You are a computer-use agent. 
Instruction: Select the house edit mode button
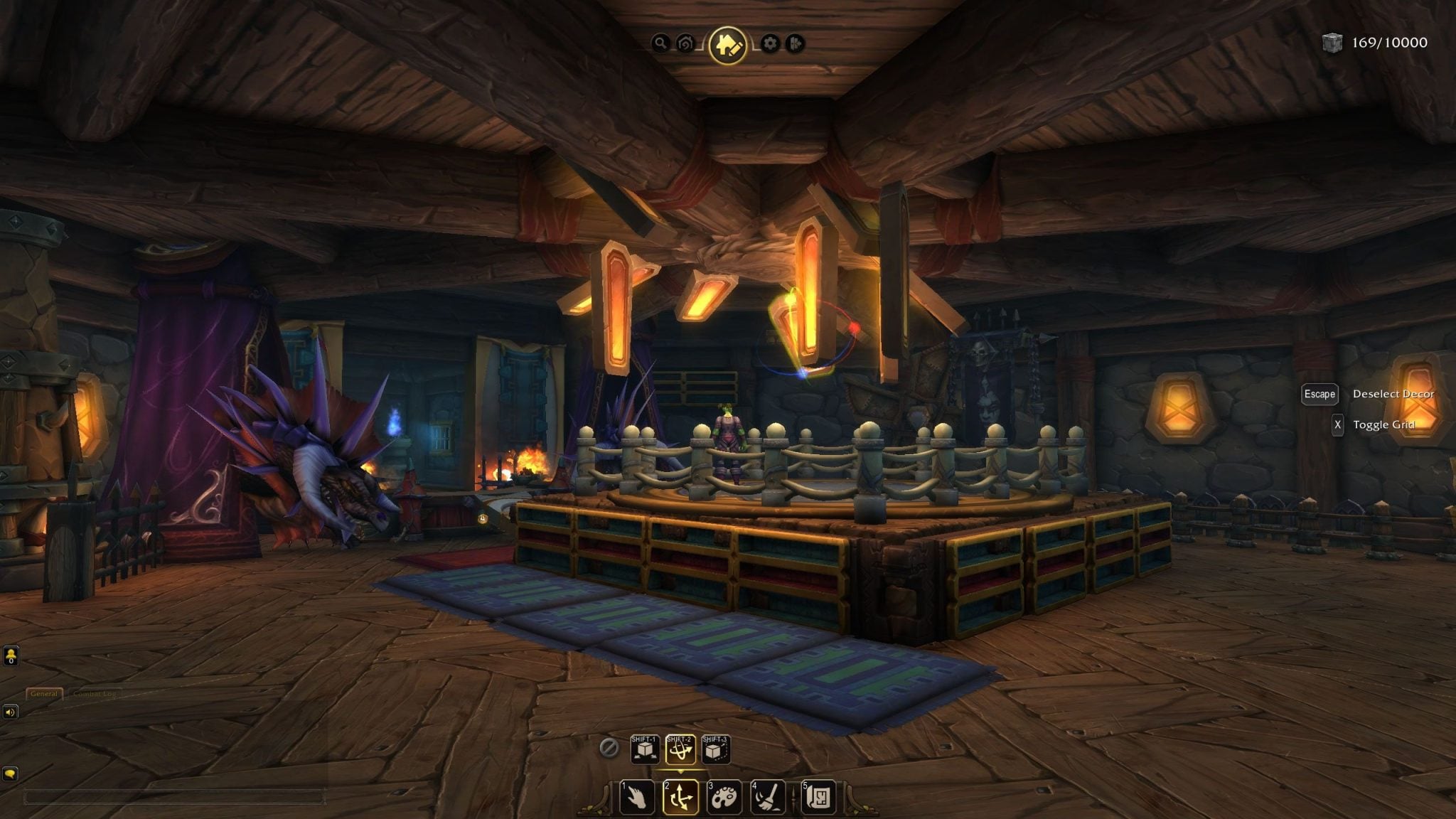click(727, 45)
